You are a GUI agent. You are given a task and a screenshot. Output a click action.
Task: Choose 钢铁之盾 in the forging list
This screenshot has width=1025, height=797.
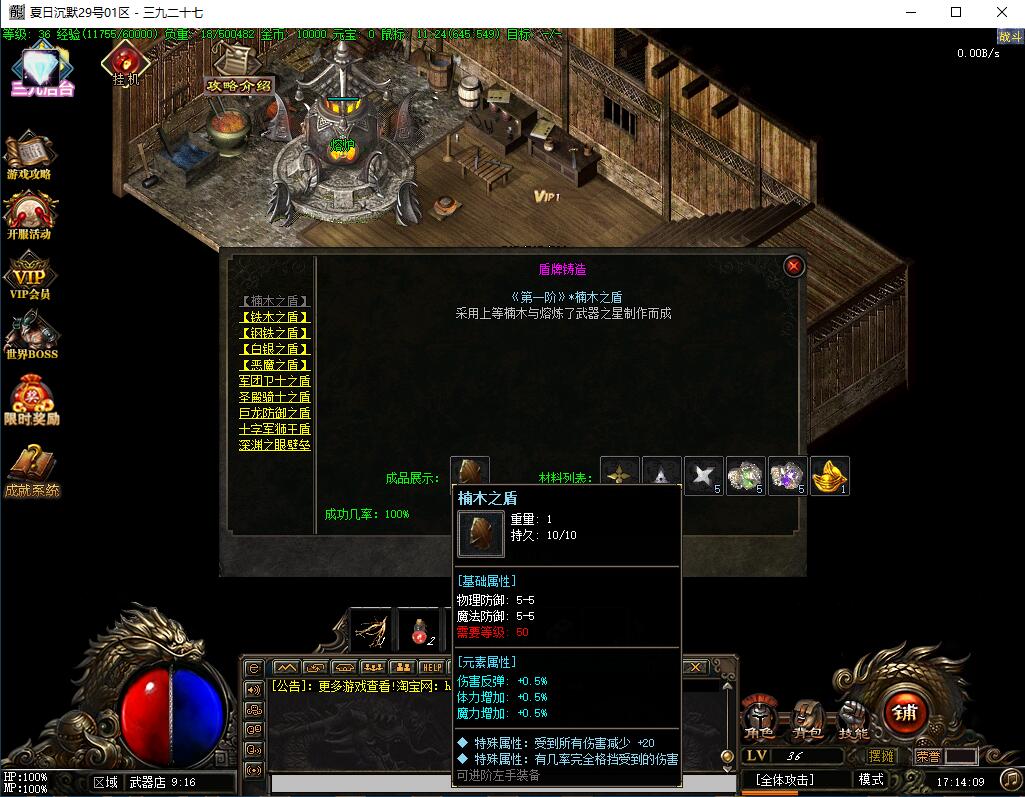click(275, 333)
